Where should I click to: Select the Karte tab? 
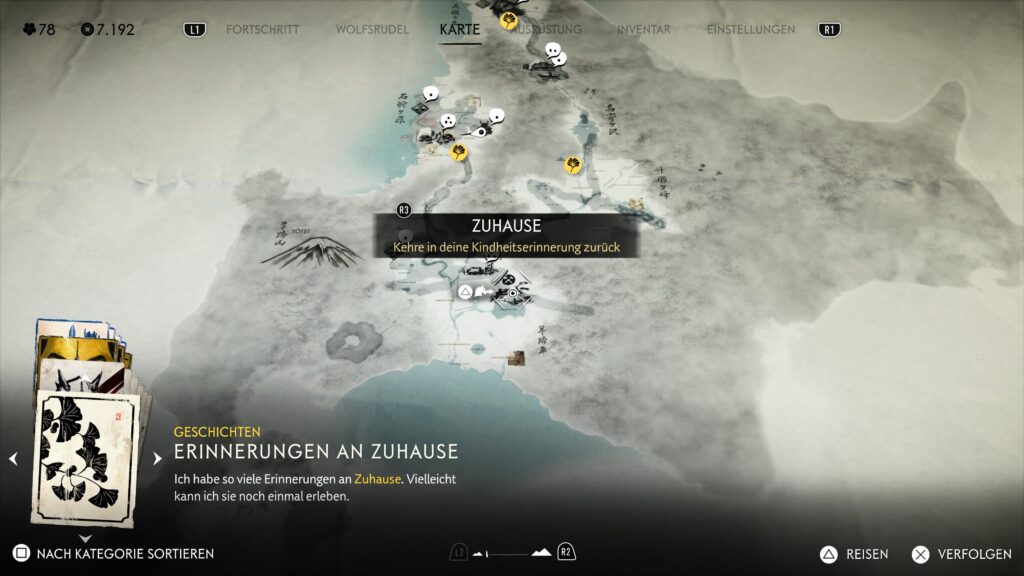point(460,30)
